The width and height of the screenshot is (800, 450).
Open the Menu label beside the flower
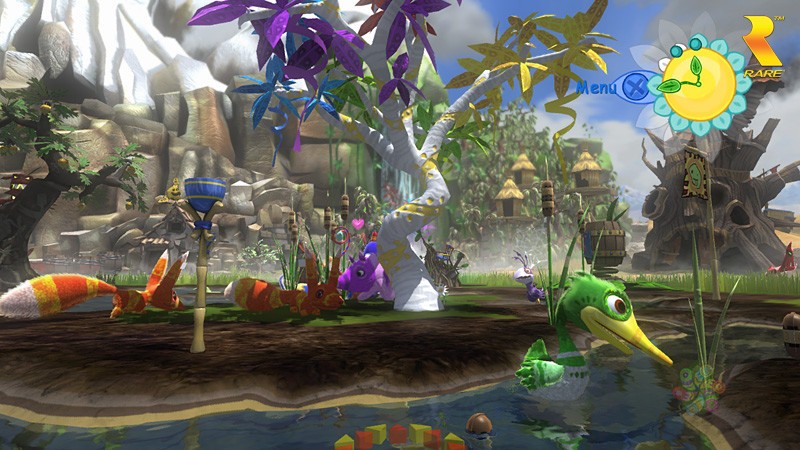point(596,87)
